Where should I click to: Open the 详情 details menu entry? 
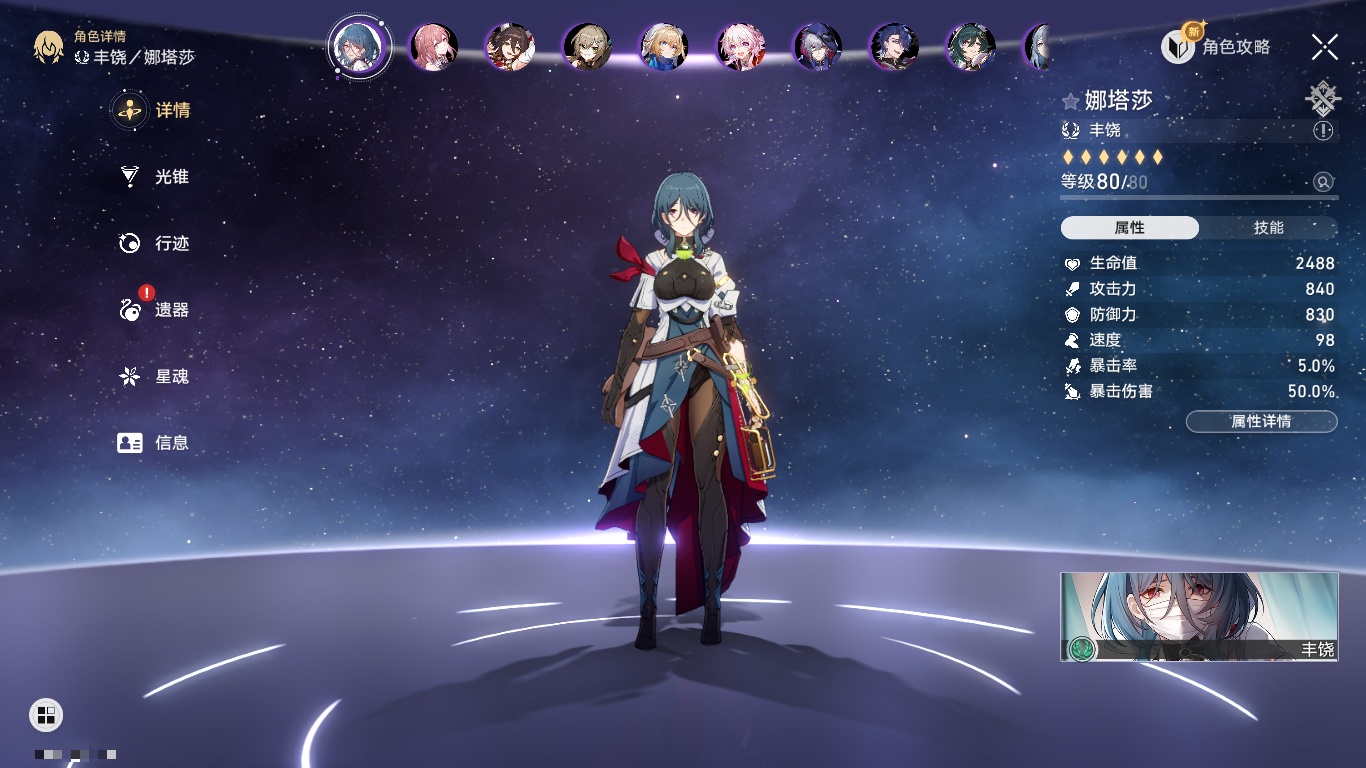click(155, 110)
